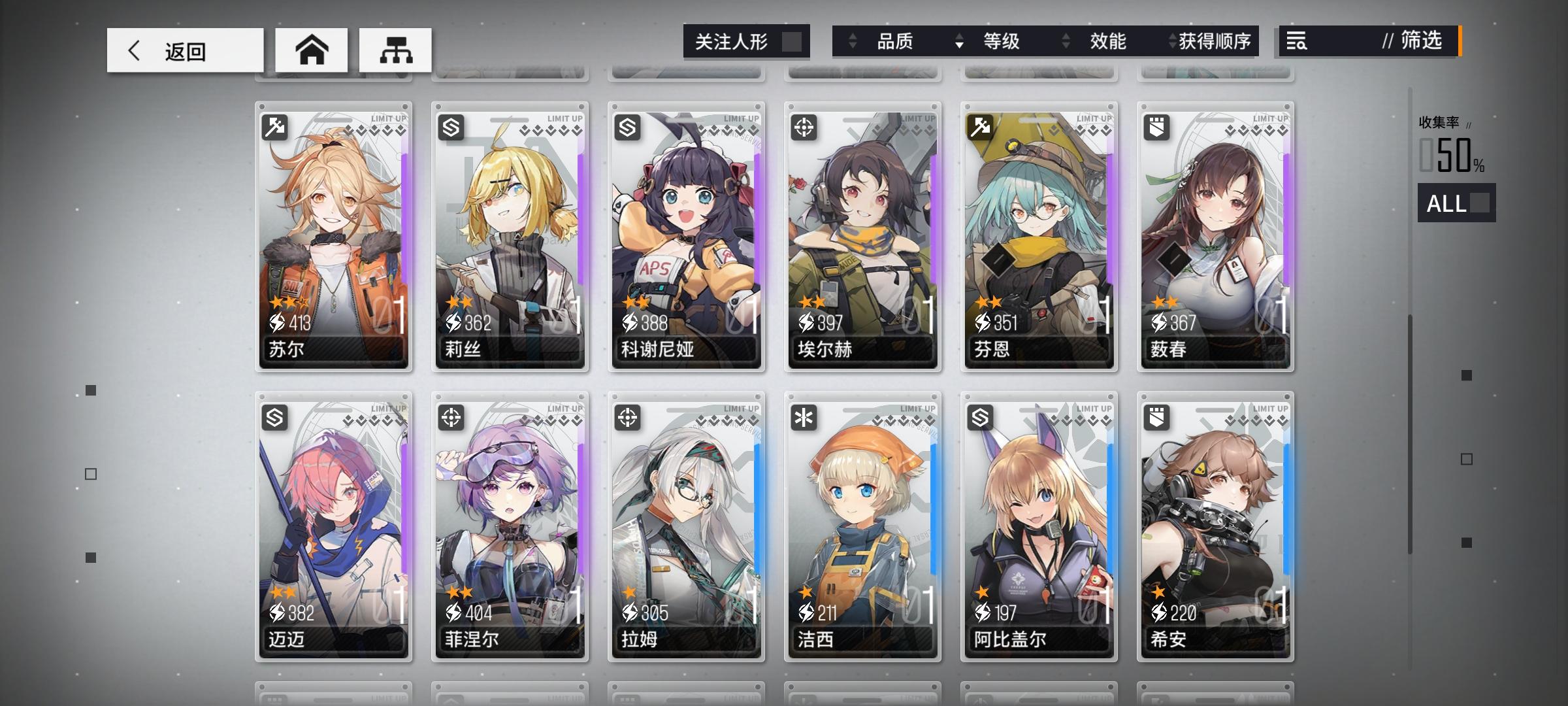Select the snowflake class icon on 洁西's card

(804, 418)
